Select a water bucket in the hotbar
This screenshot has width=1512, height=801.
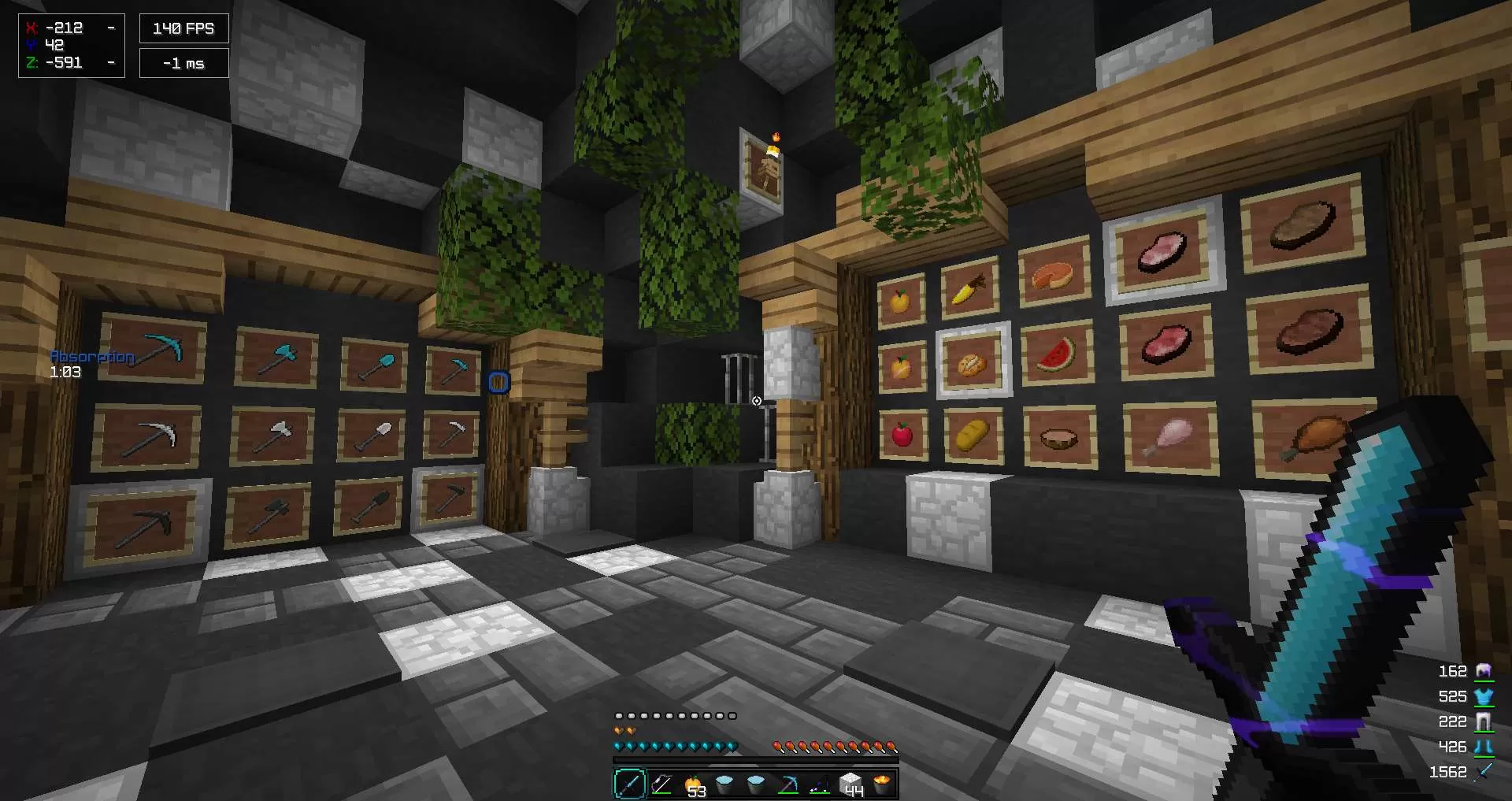tap(724, 784)
